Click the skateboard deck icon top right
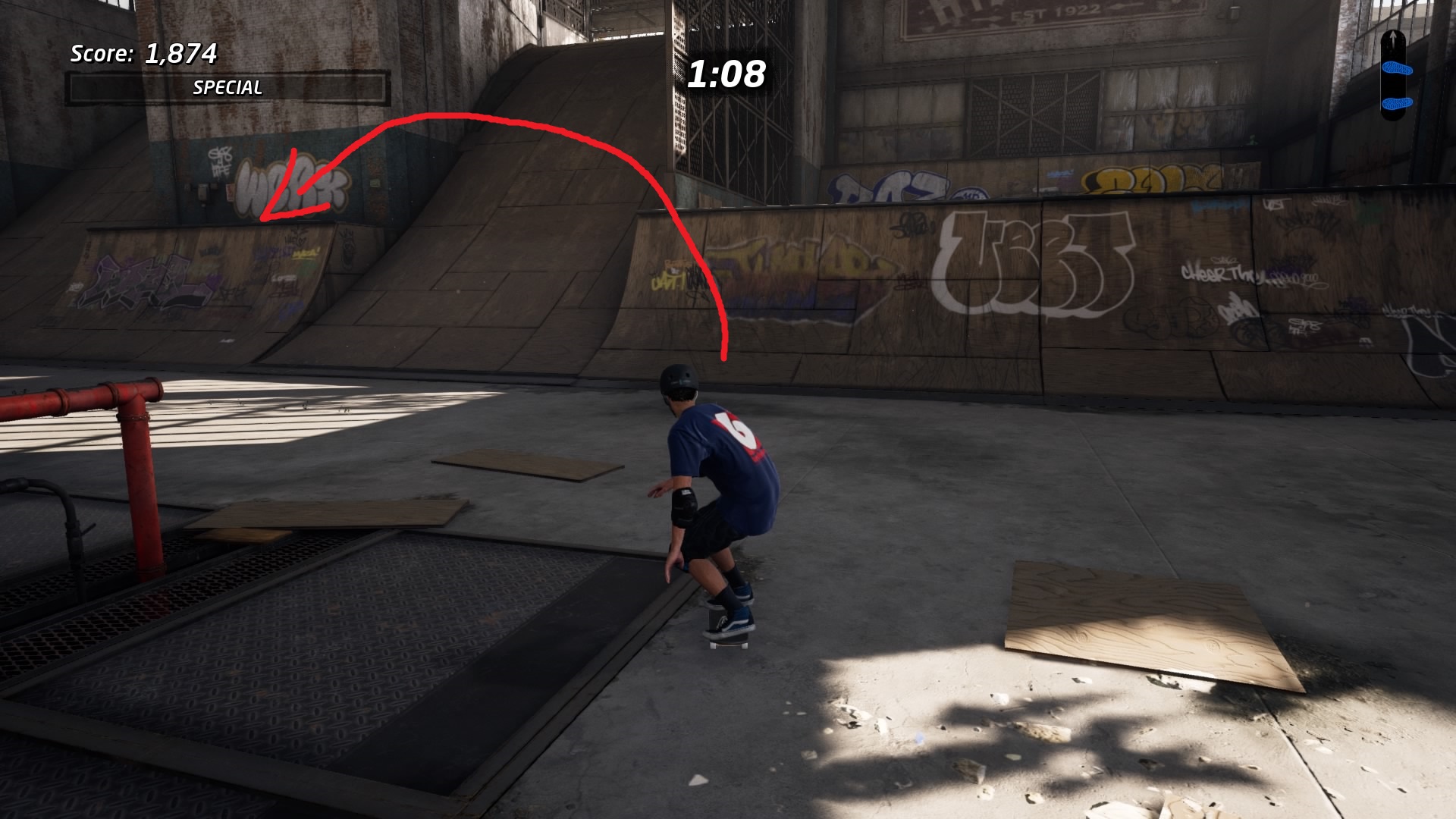 (1394, 76)
